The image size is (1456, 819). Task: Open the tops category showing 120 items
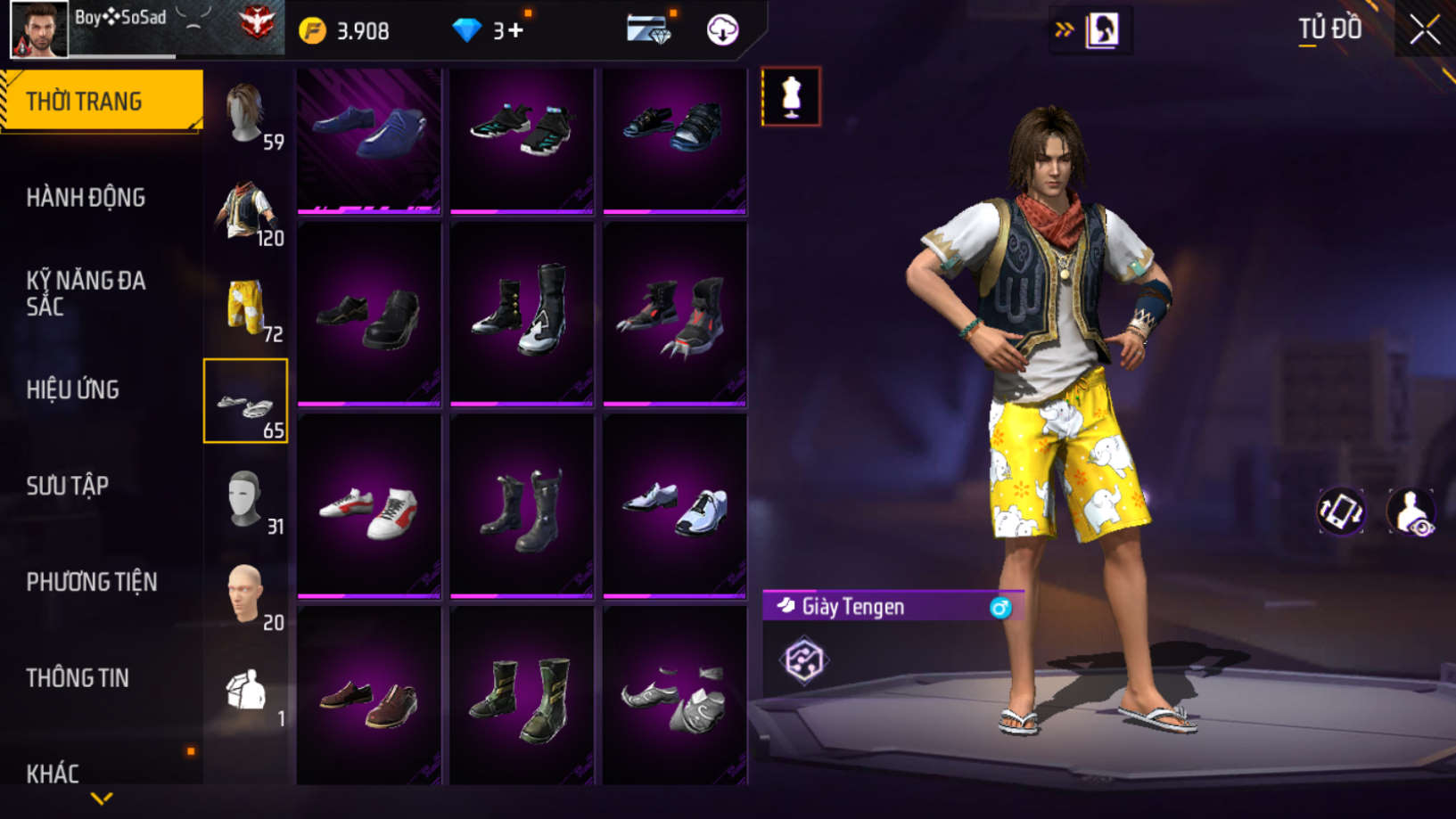[245, 210]
